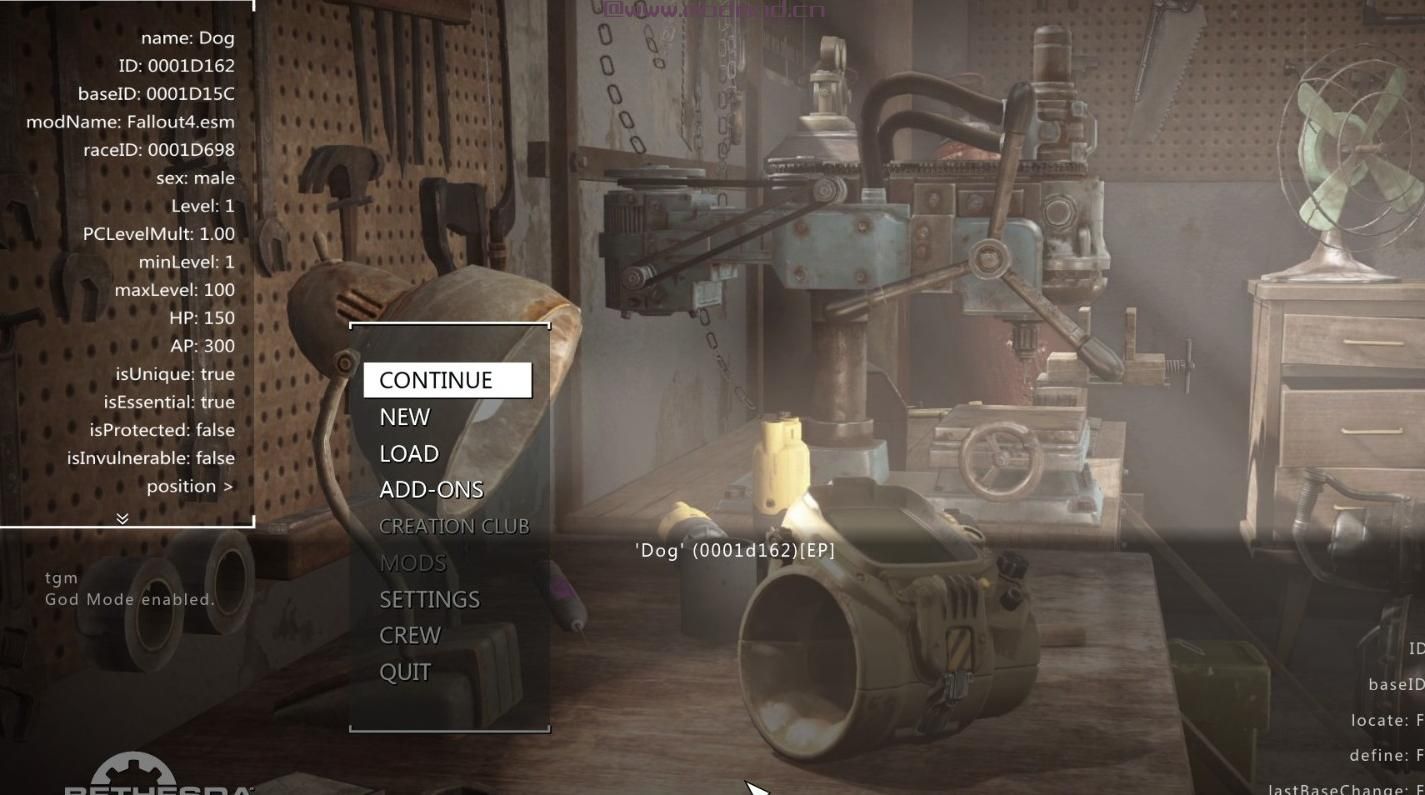The image size is (1425, 795).
Task: Expand the position entry in the info panel
Action: 190,486
